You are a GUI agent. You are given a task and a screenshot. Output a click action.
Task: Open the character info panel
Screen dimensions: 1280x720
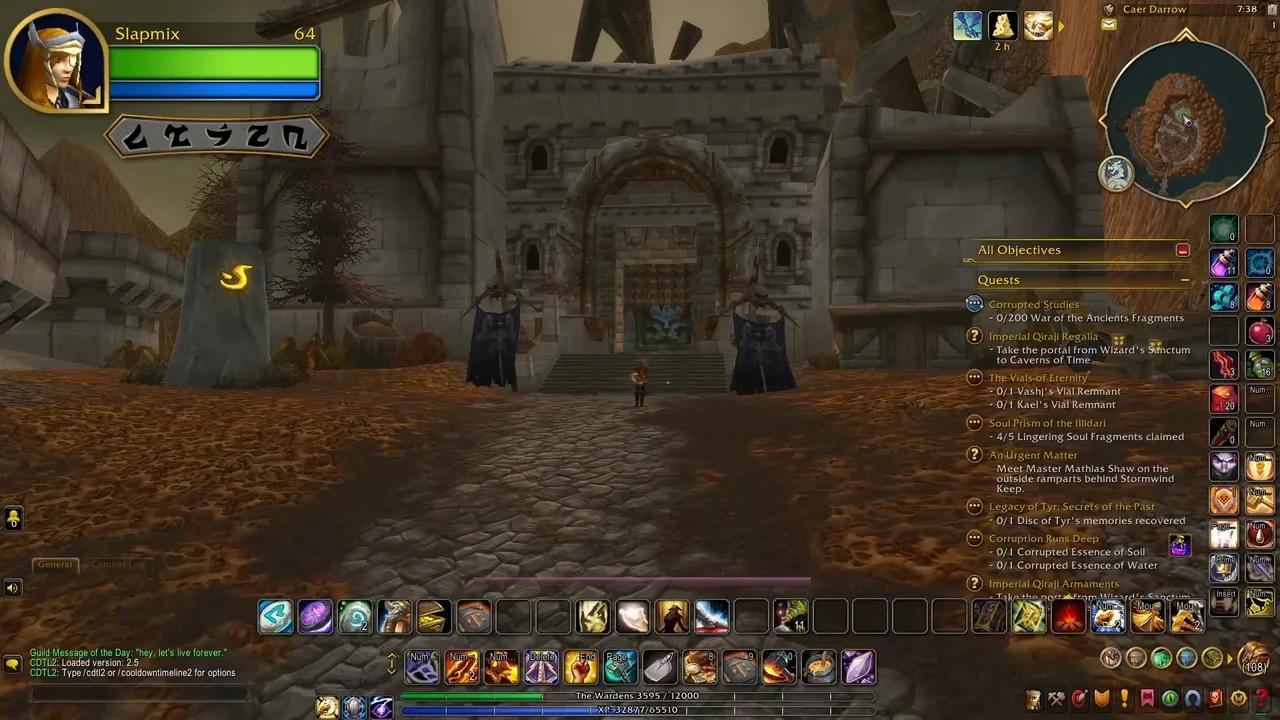click(x=1032, y=698)
